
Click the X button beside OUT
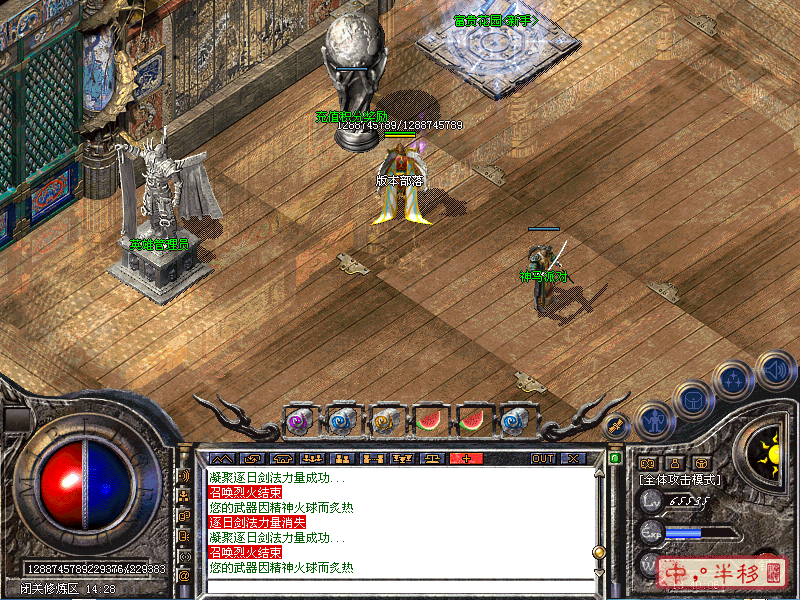point(573,458)
